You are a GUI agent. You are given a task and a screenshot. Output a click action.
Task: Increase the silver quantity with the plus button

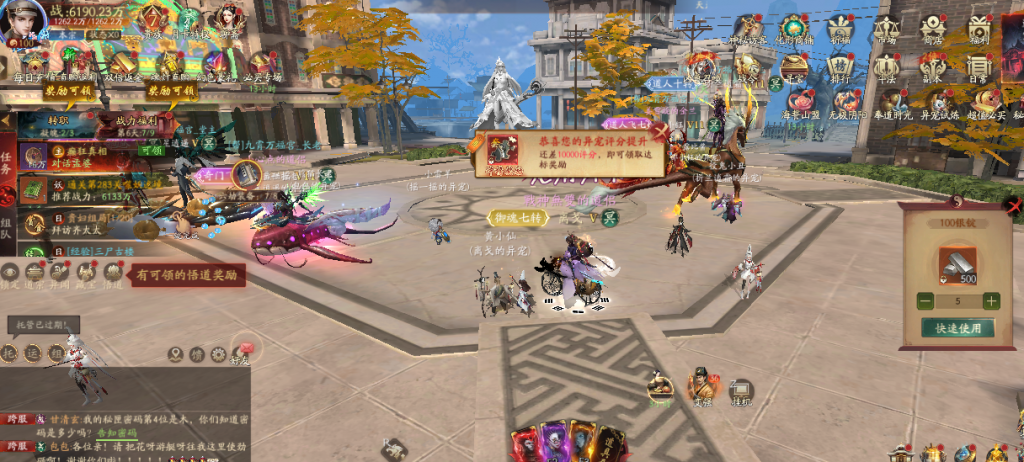990,301
